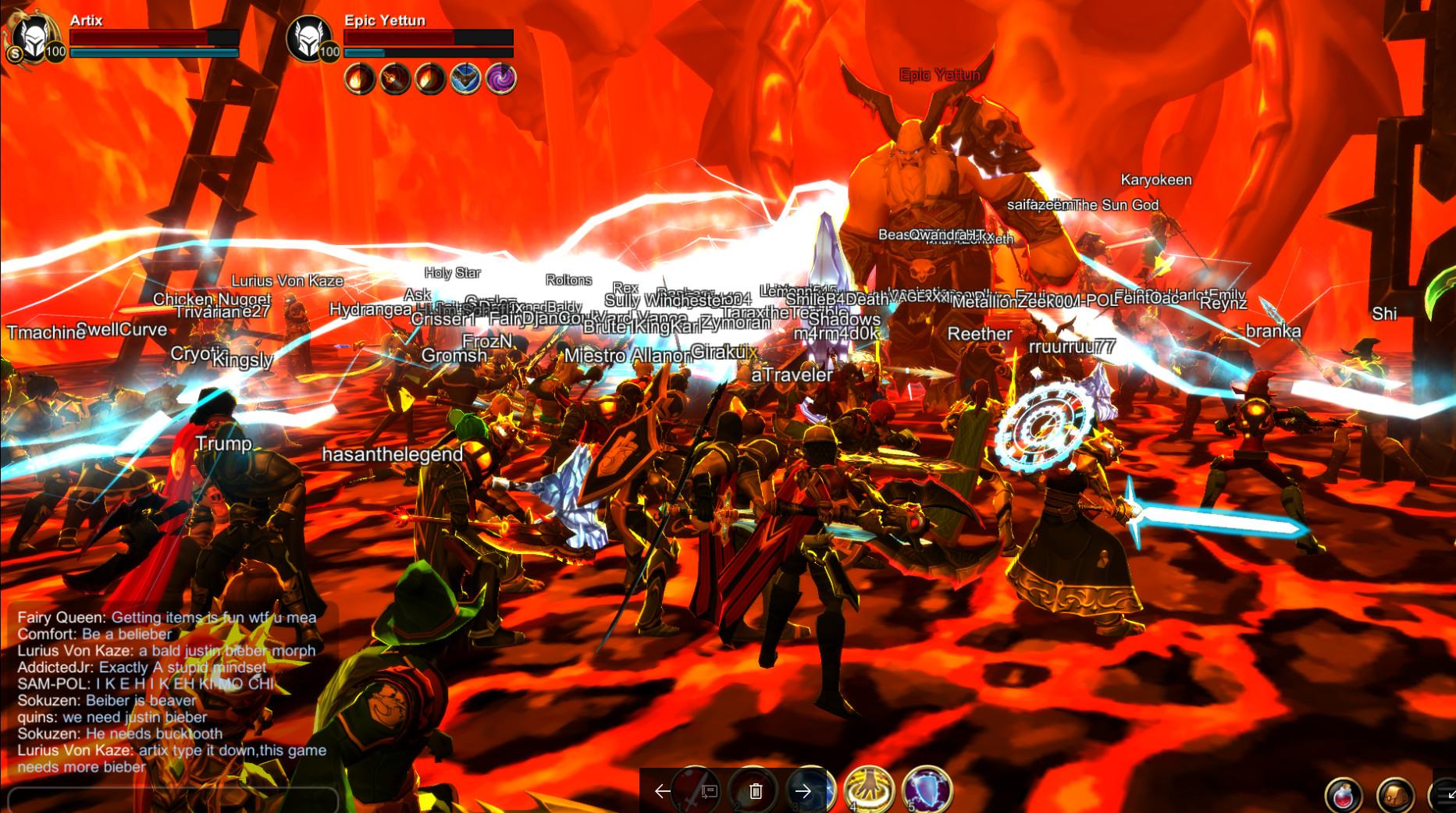Click the left arrow overlay button
This screenshot has height=813, width=1456.
(662, 791)
